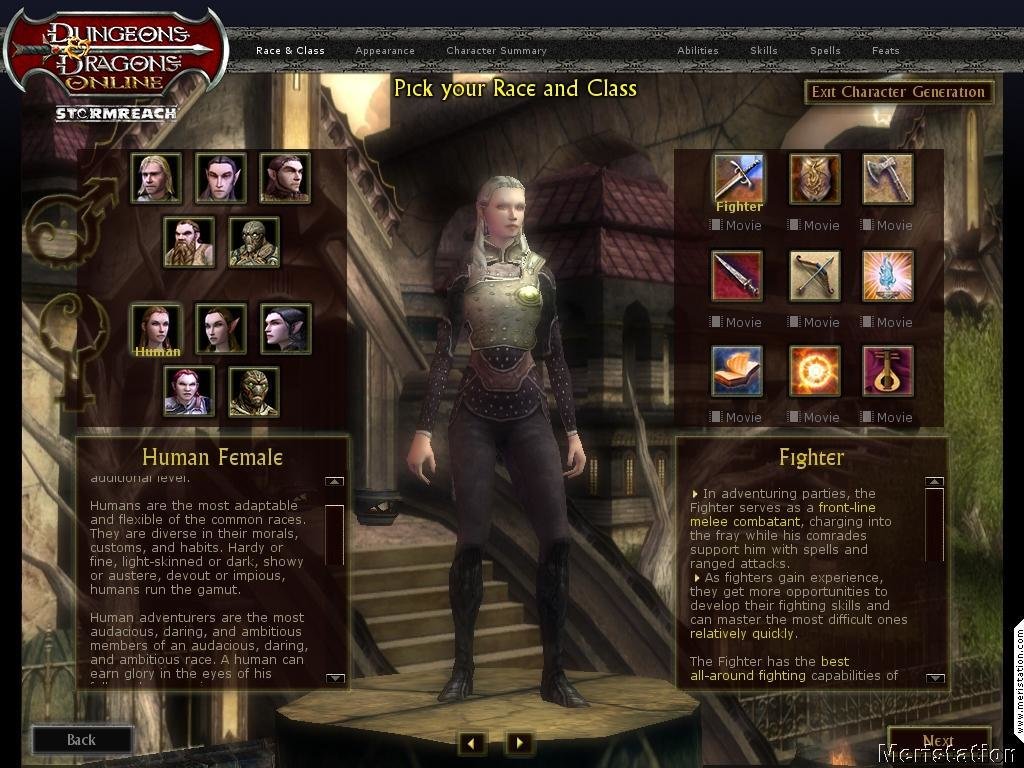1024x768 pixels.
Task: Open the Skills tab
Action: pos(763,51)
